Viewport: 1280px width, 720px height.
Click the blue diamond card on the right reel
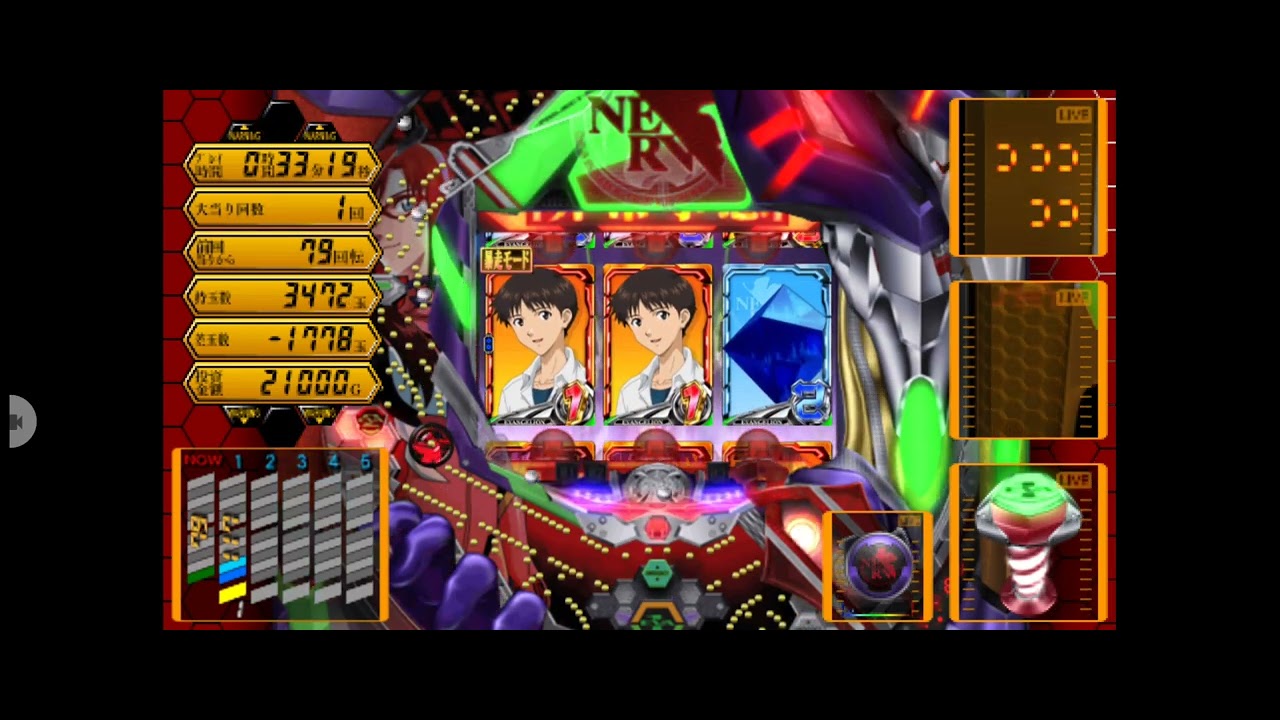coord(767,340)
